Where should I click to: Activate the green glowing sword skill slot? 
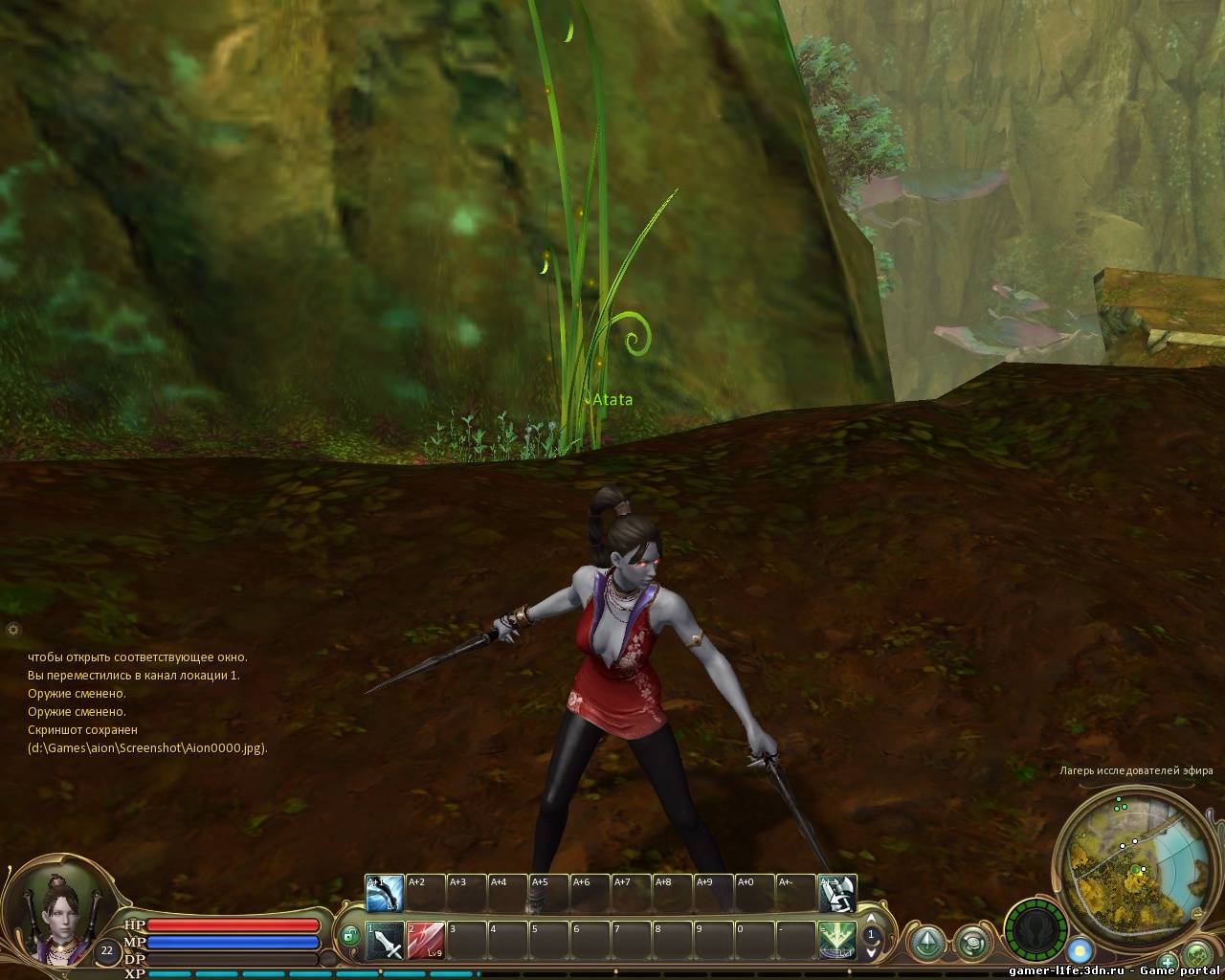click(837, 940)
